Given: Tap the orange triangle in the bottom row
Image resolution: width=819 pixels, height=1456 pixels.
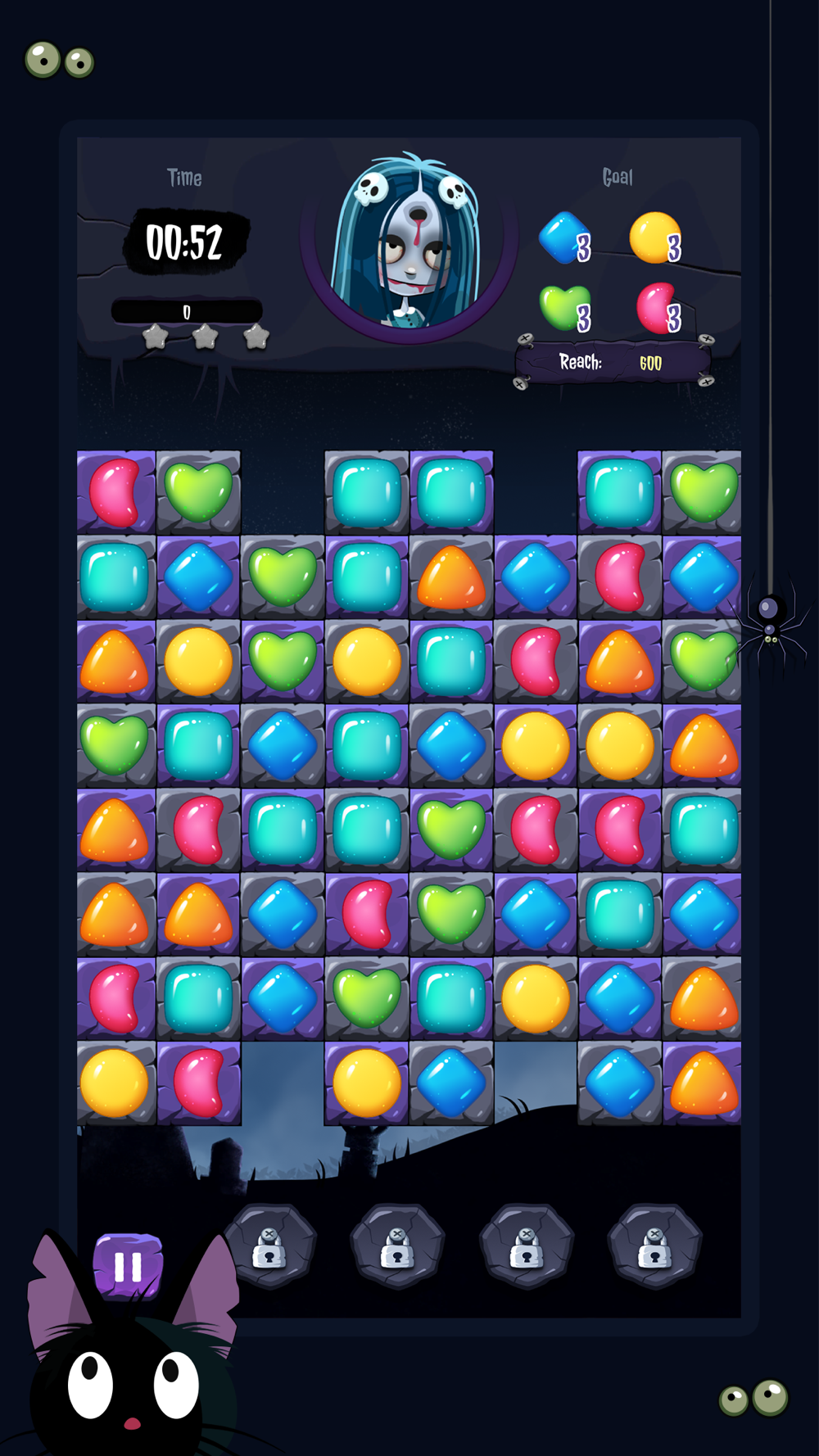Looking at the screenshot, I should (x=703, y=1083).
